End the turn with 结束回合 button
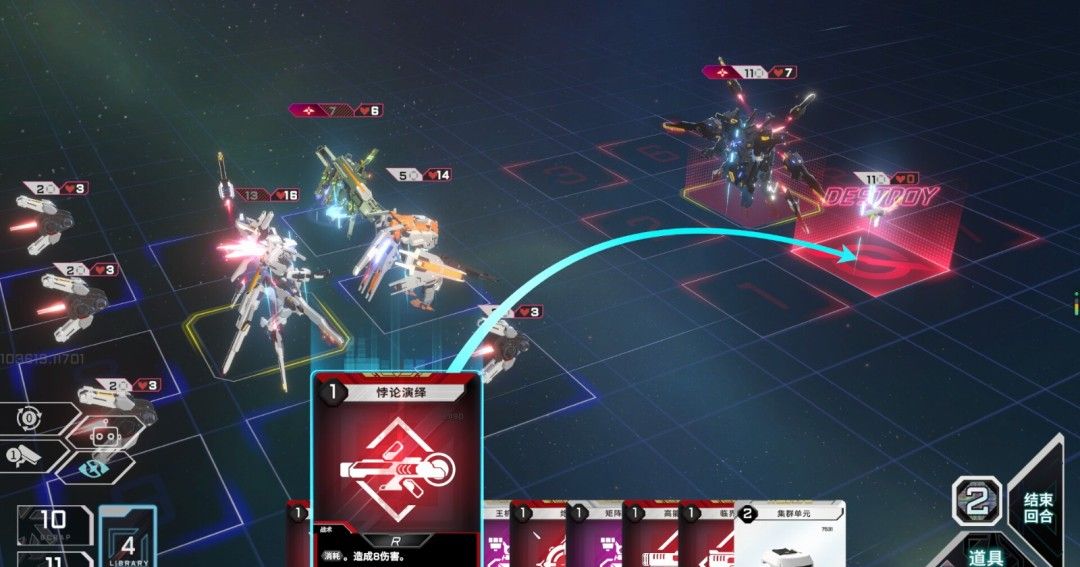1080x567 pixels. click(x=1038, y=507)
